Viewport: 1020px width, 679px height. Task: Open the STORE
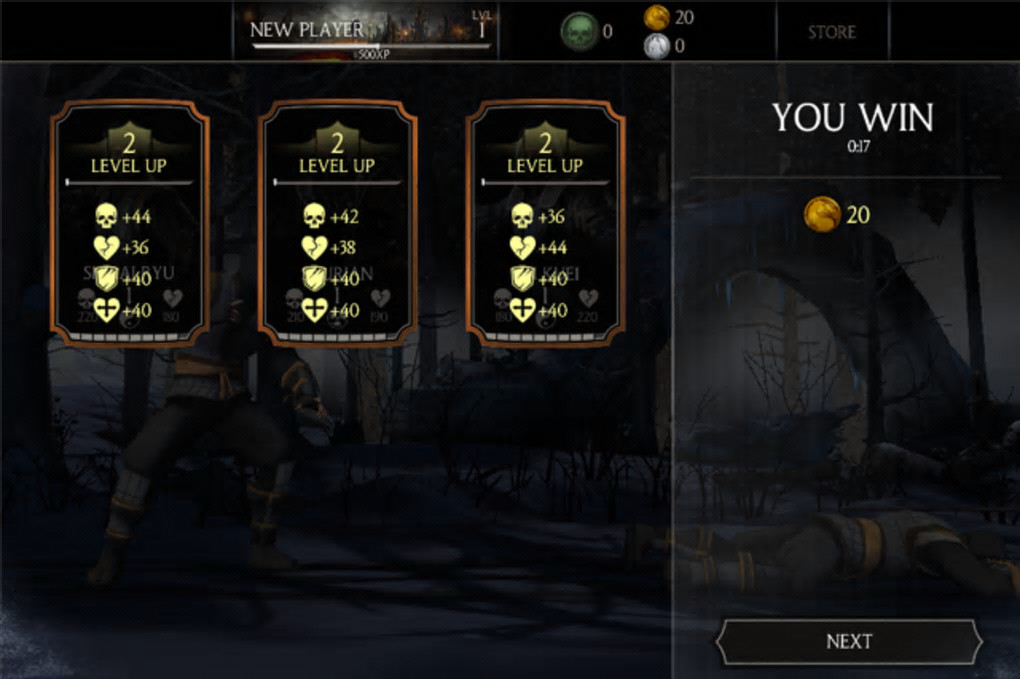click(x=832, y=31)
